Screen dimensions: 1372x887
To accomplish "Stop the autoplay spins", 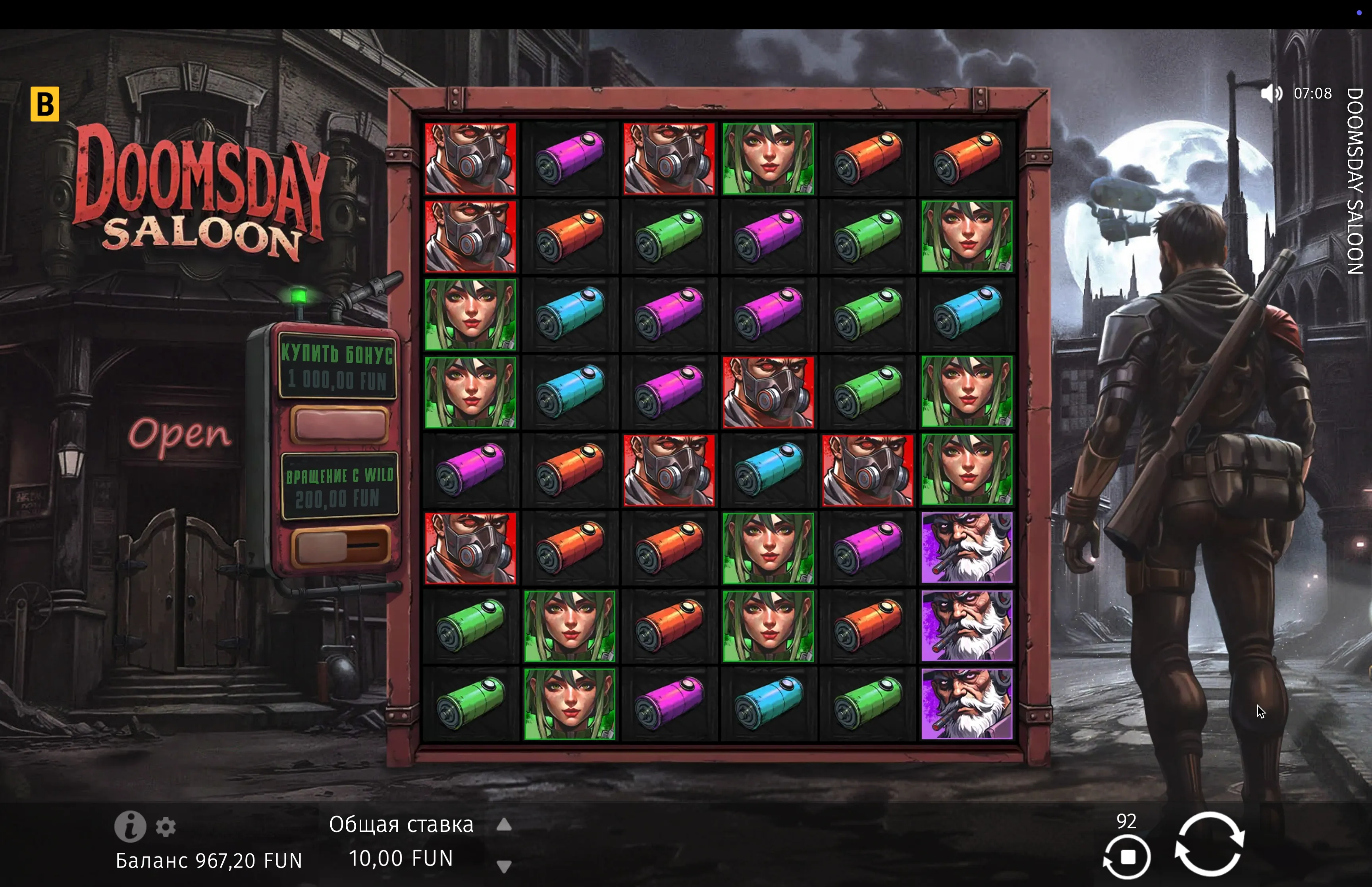I will click(1127, 857).
